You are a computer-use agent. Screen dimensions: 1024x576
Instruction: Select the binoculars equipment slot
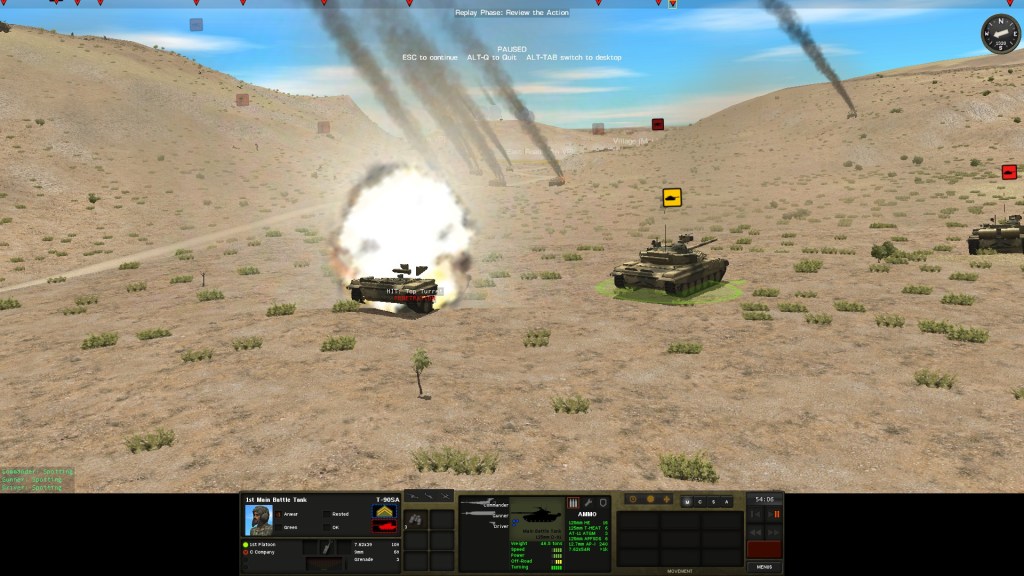(x=416, y=519)
